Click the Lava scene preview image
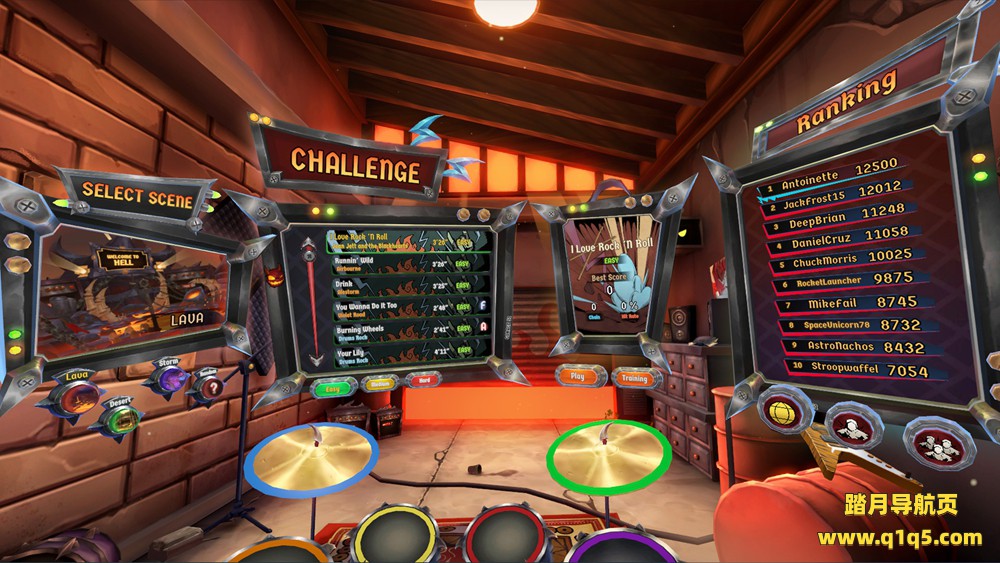This screenshot has width=1000, height=563. tap(130, 292)
